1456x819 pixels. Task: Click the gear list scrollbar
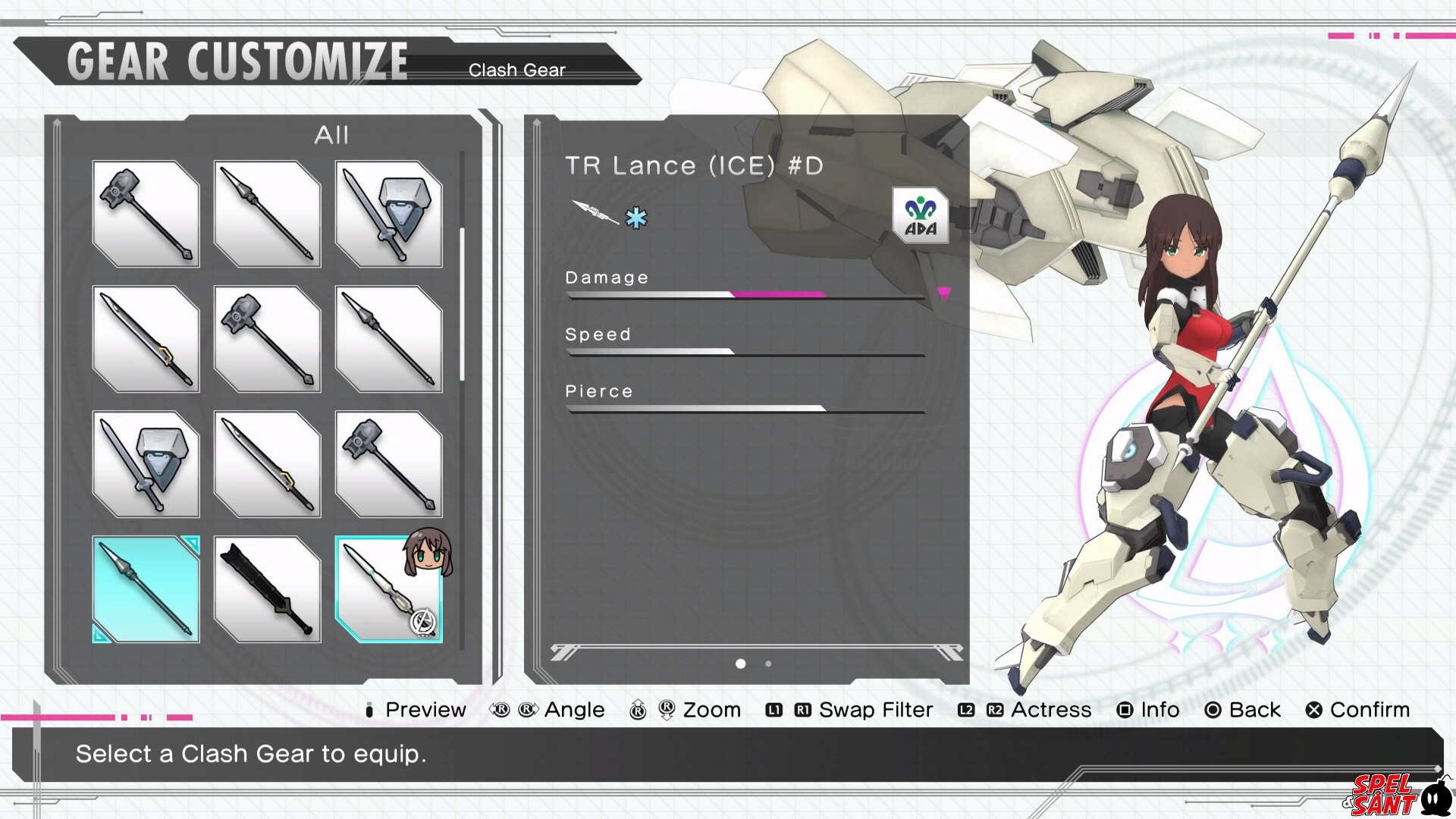coord(462,303)
